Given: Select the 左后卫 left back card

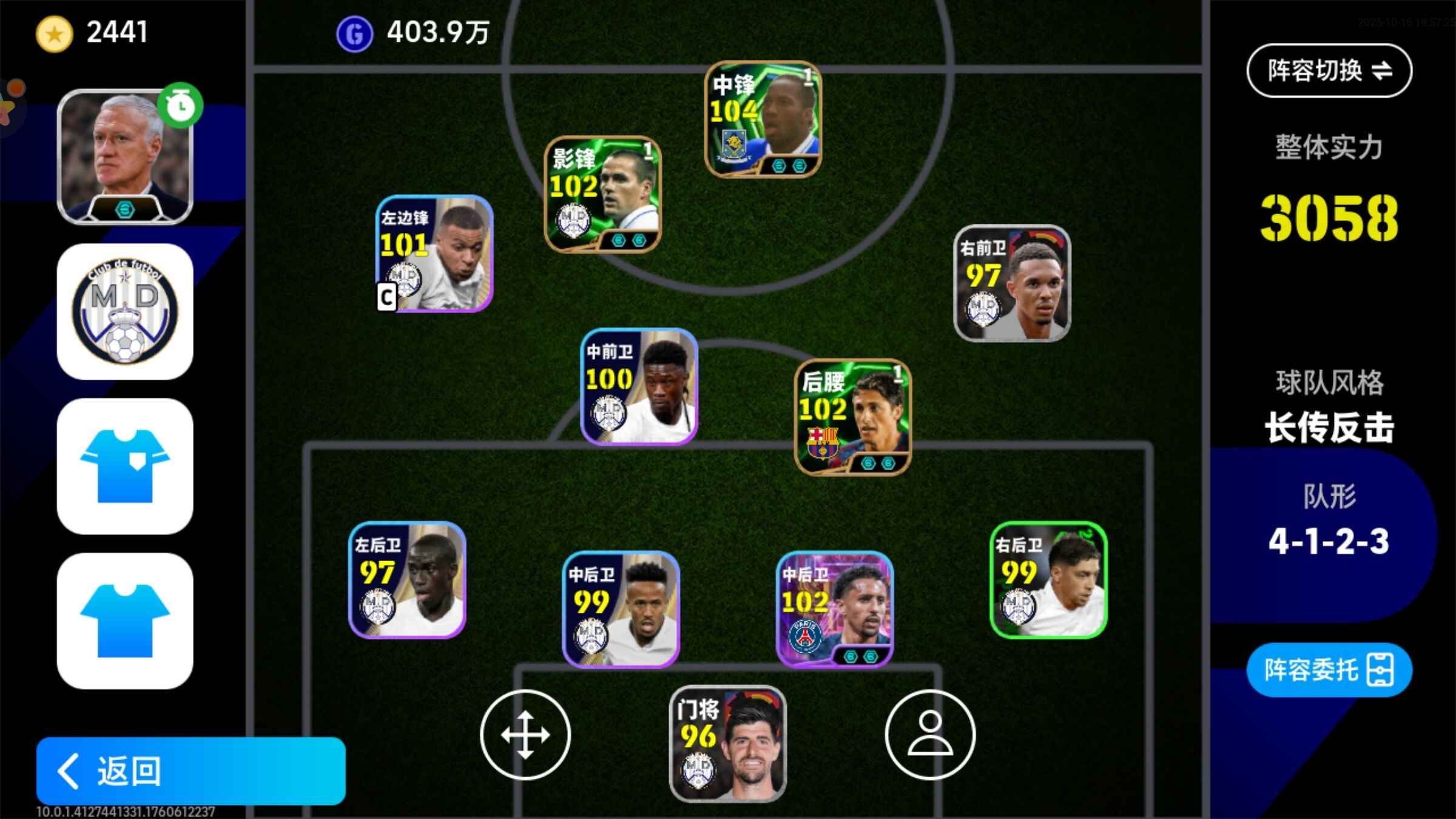Looking at the screenshot, I should pyautogui.click(x=407, y=580).
